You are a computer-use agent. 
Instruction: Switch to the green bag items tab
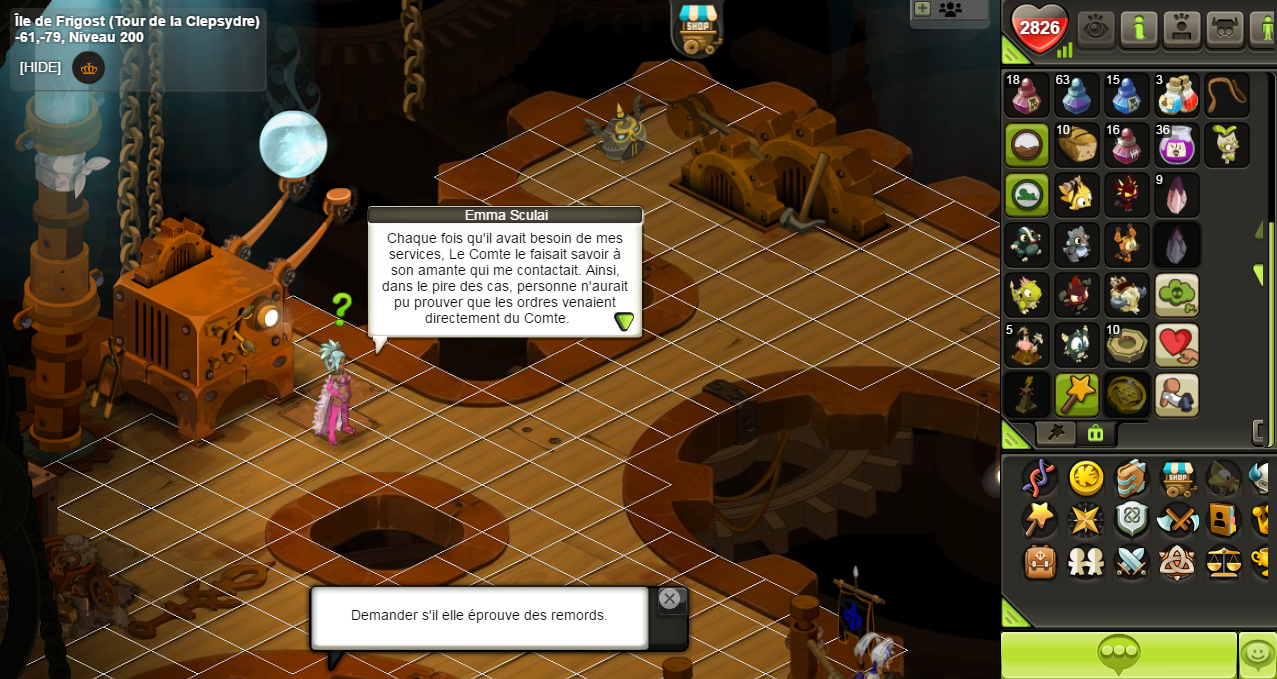click(x=1095, y=433)
